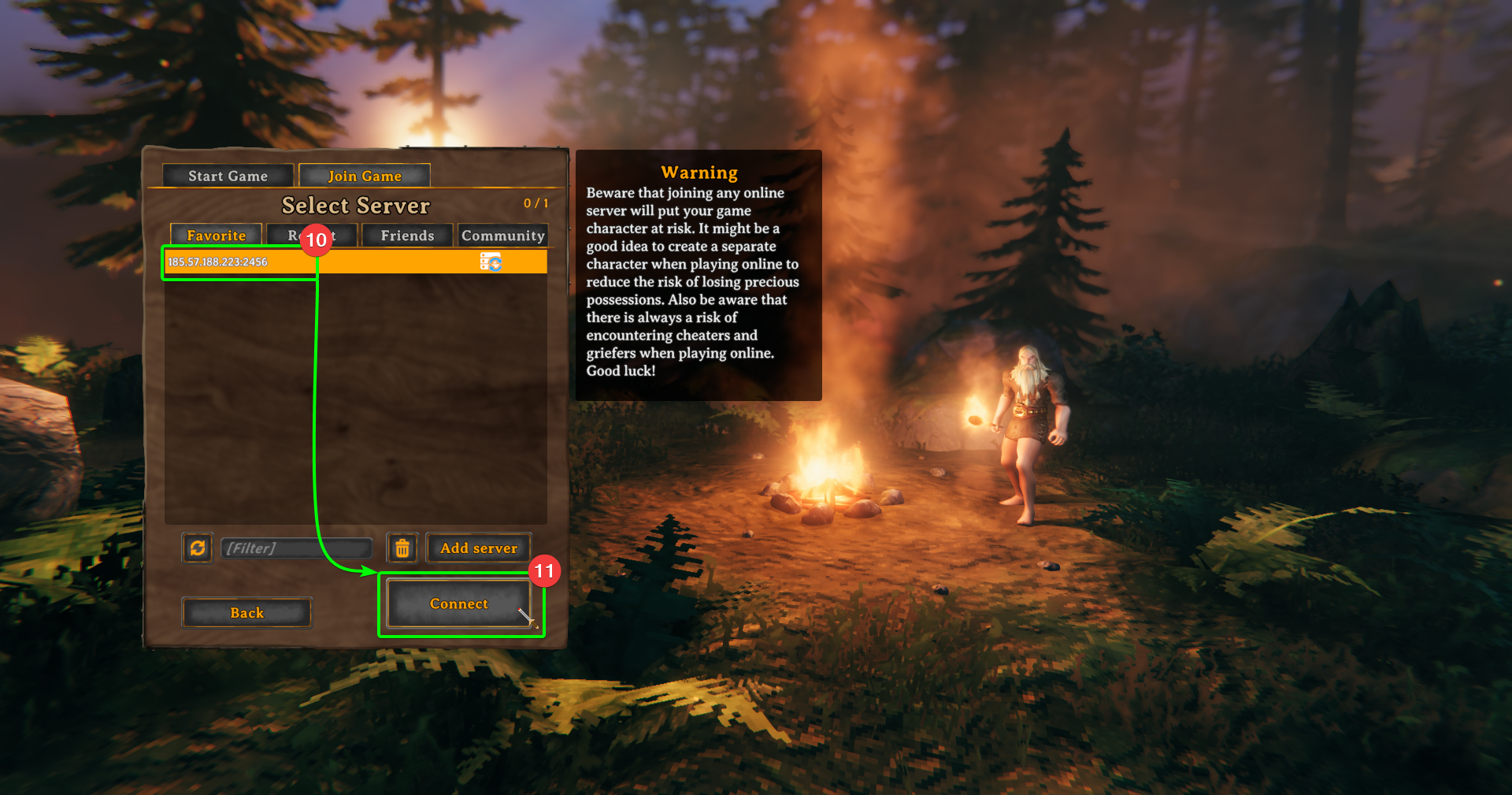Screen dimensions: 1512x795
Task: Switch to the Start Game tab
Action: pos(228,175)
